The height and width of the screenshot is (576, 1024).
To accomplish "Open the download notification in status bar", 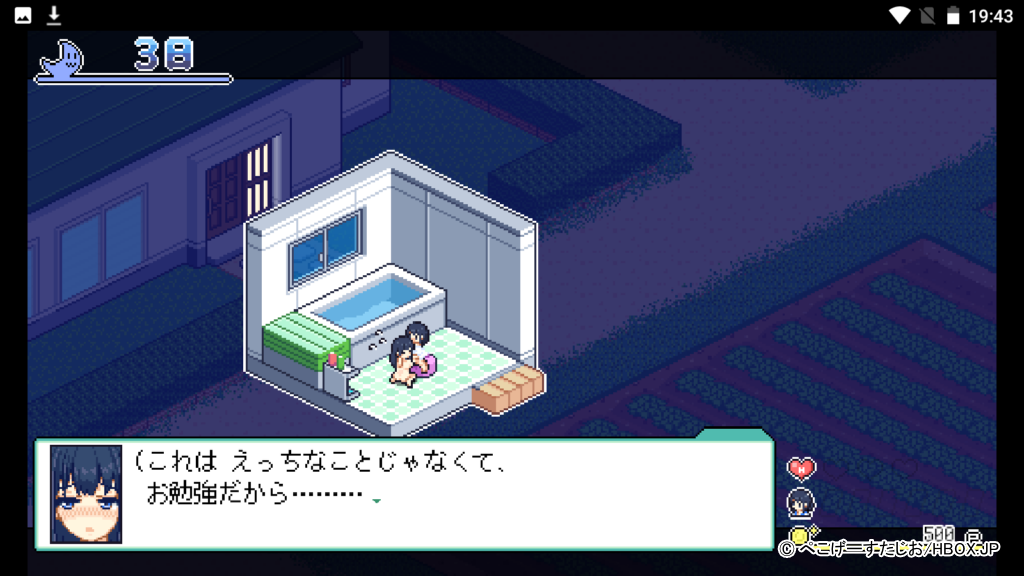I will [x=54, y=15].
